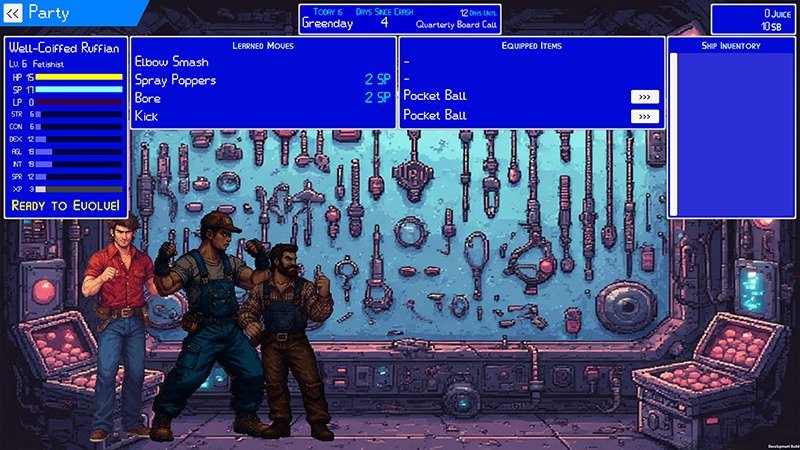800x450 pixels.
Task: Pick the Bore move from Learned Moves
Action: coord(149,98)
